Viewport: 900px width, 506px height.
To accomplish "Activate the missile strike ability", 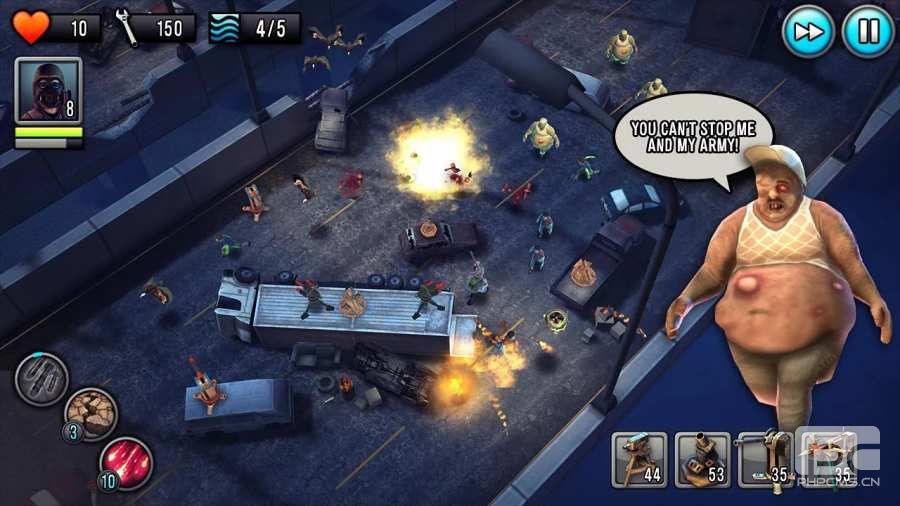I will coord(41,378).
